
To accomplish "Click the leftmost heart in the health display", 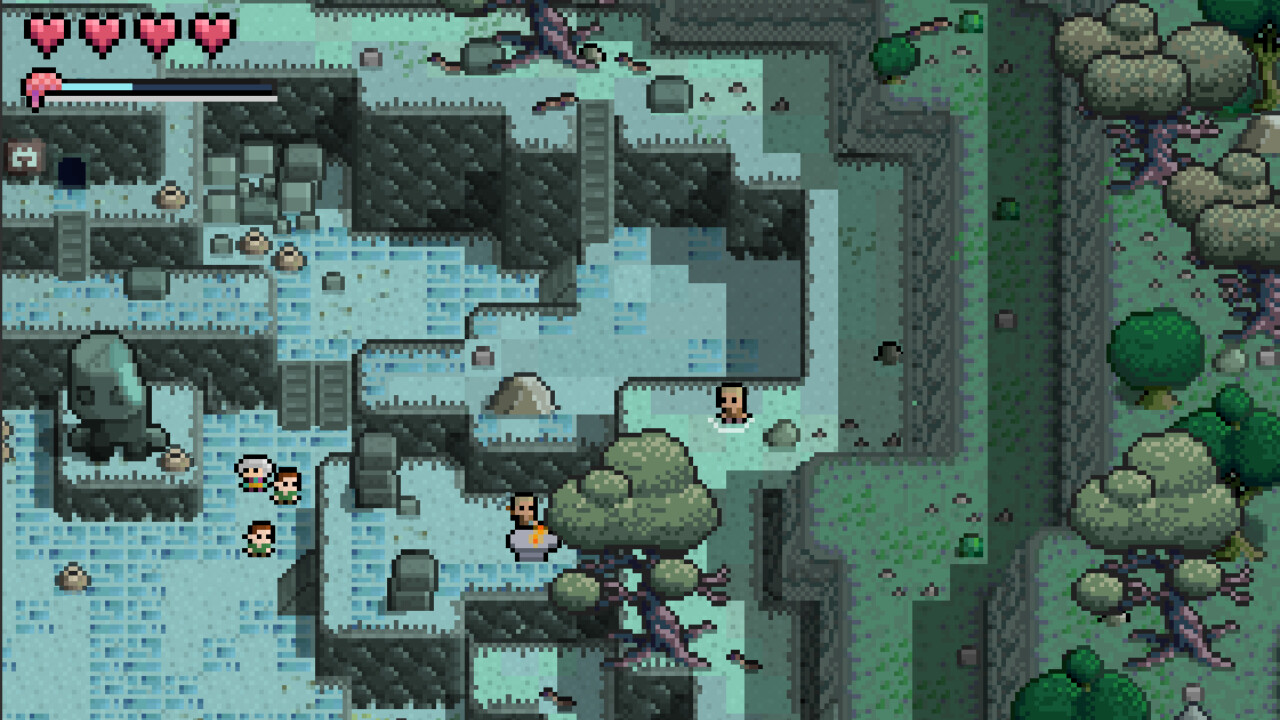I will (x=45, y=31).
